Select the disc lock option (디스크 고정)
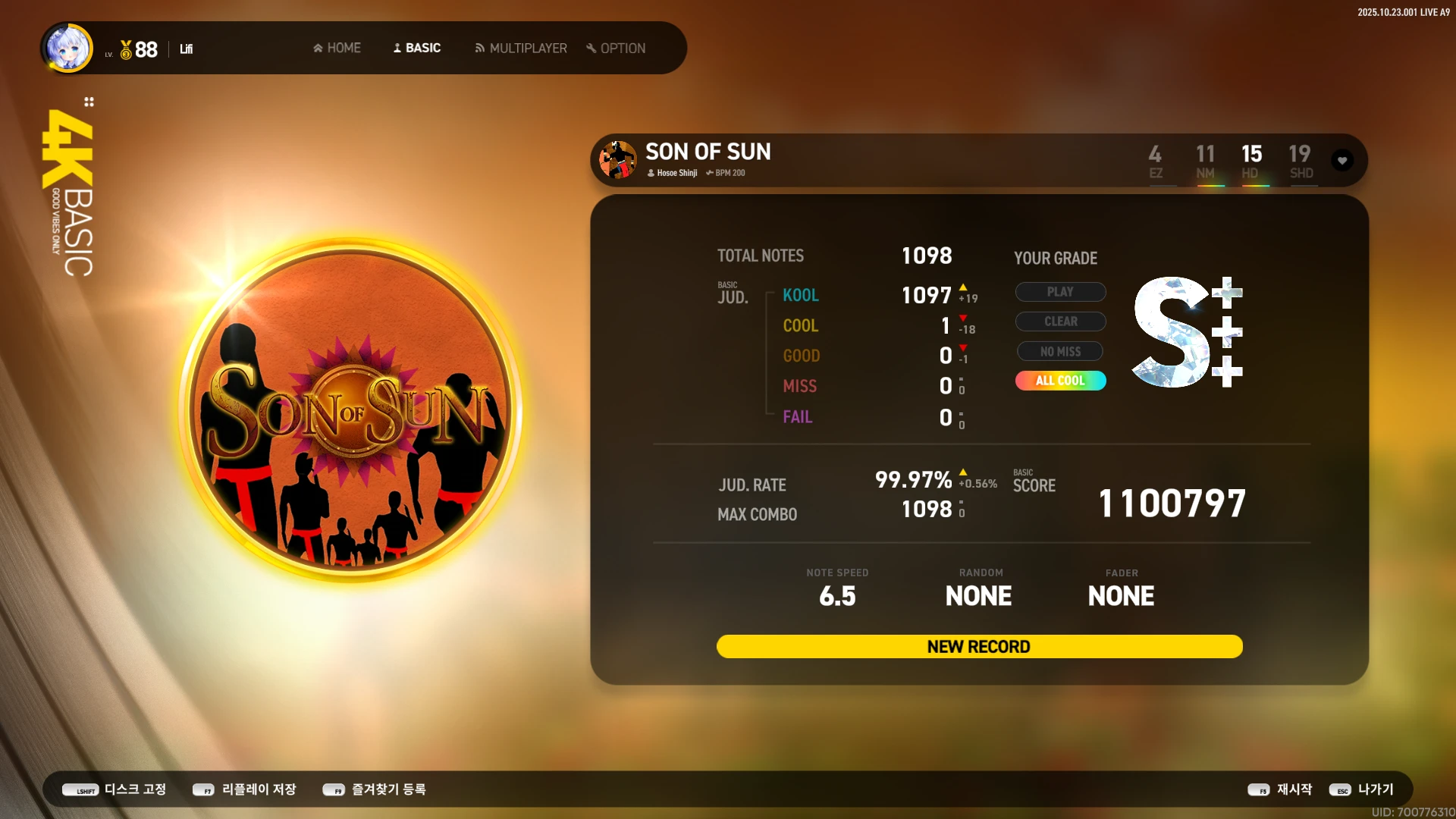The width and height of the screenshot is (1456, 819). [115, 789]
